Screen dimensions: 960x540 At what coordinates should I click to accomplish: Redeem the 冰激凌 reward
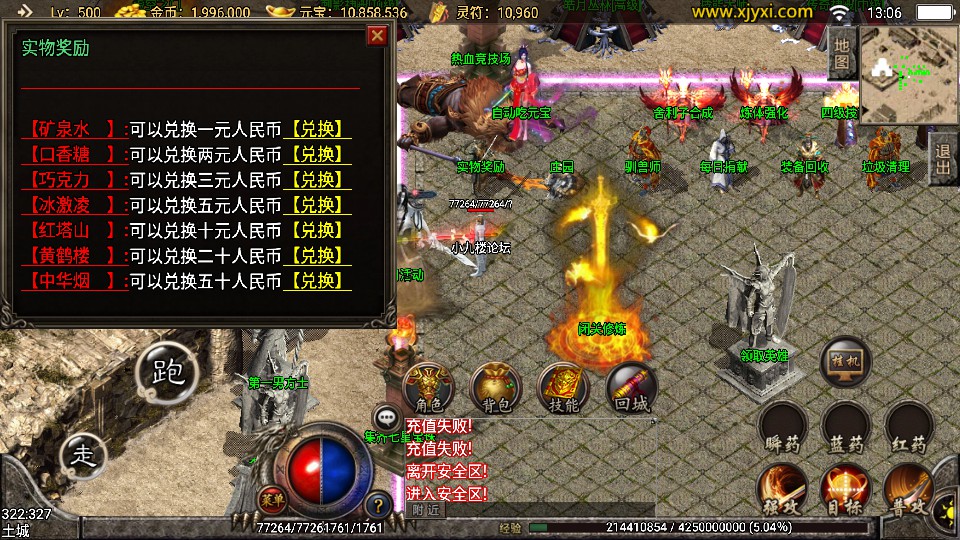coord(317,205)
